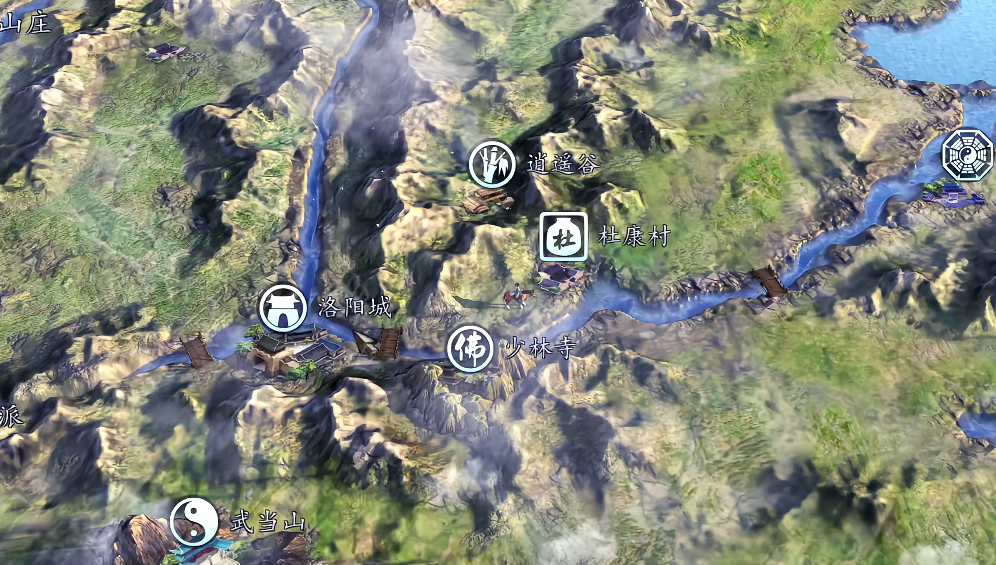Click the bagua octagon map marker
Screen dimensions: 996x565
point(967,155)
